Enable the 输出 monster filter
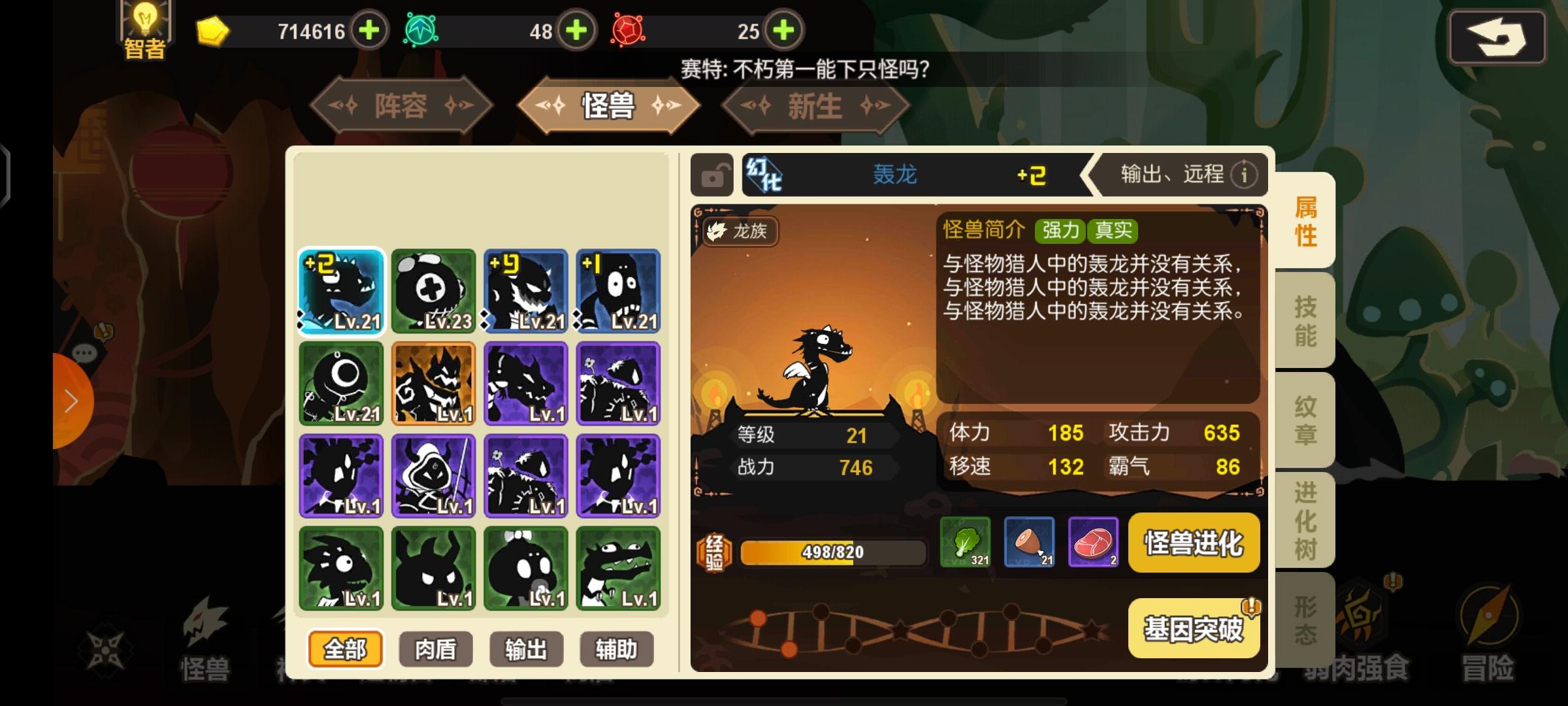The height and width of the screenshot is (706, 1568). 525,648
